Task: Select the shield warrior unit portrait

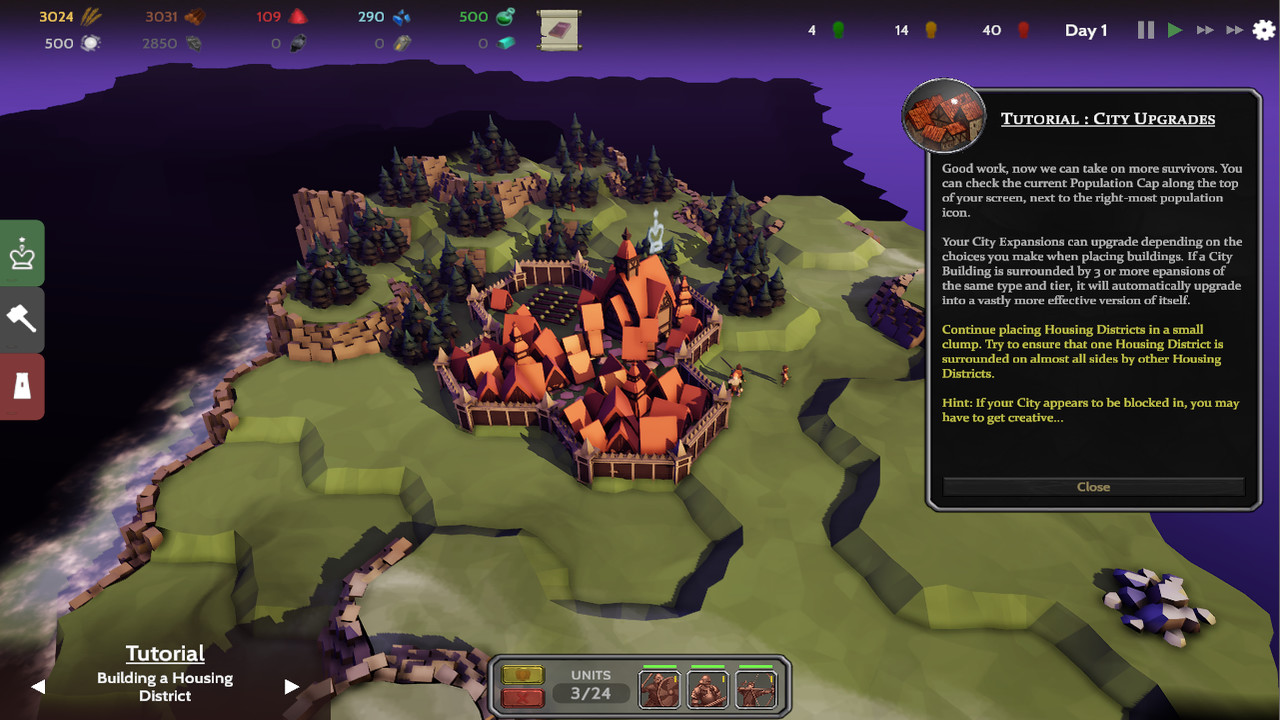Action: pyautogui.click(x=659, y=690)
